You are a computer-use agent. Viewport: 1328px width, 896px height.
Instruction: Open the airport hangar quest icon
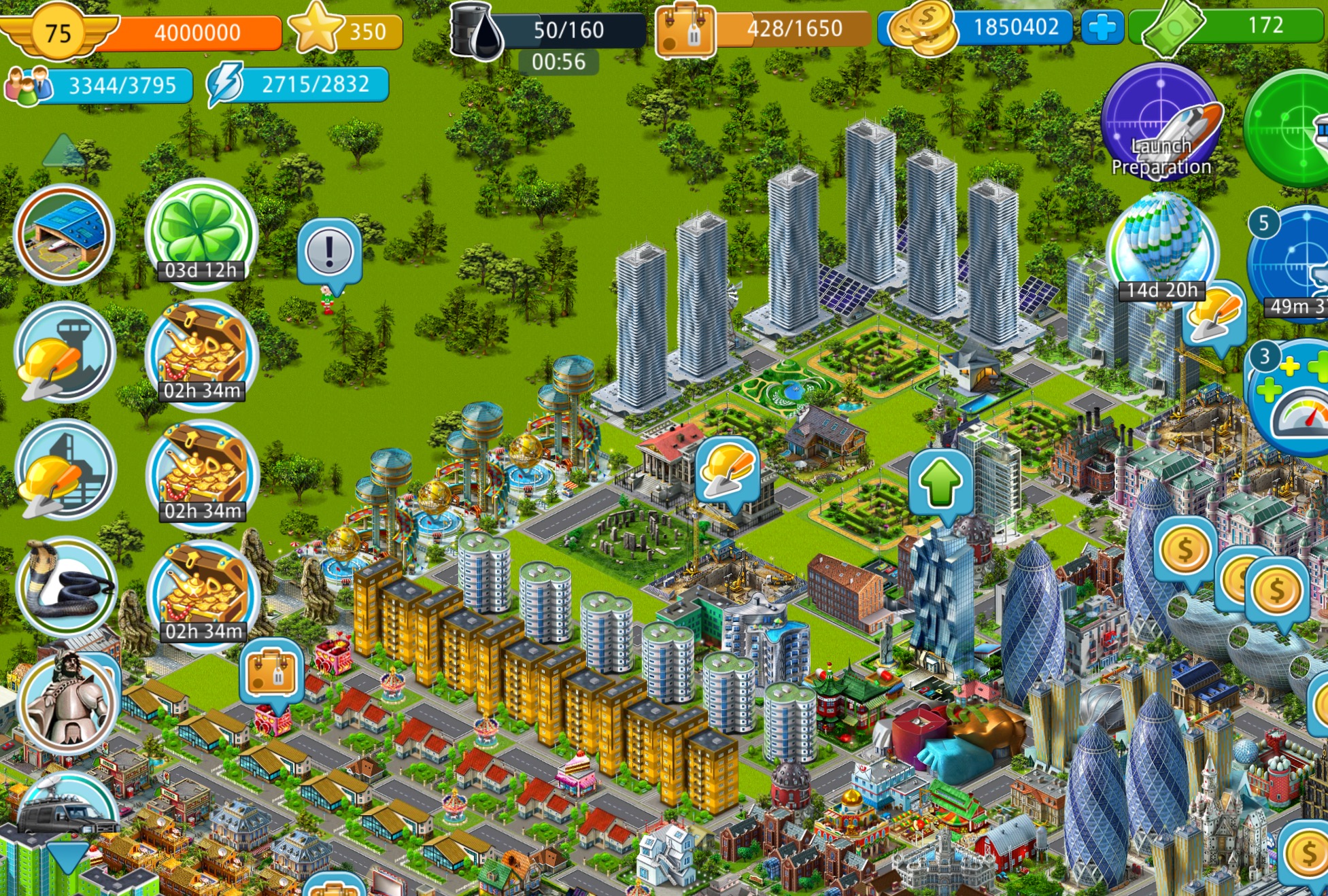click(65, 233)
